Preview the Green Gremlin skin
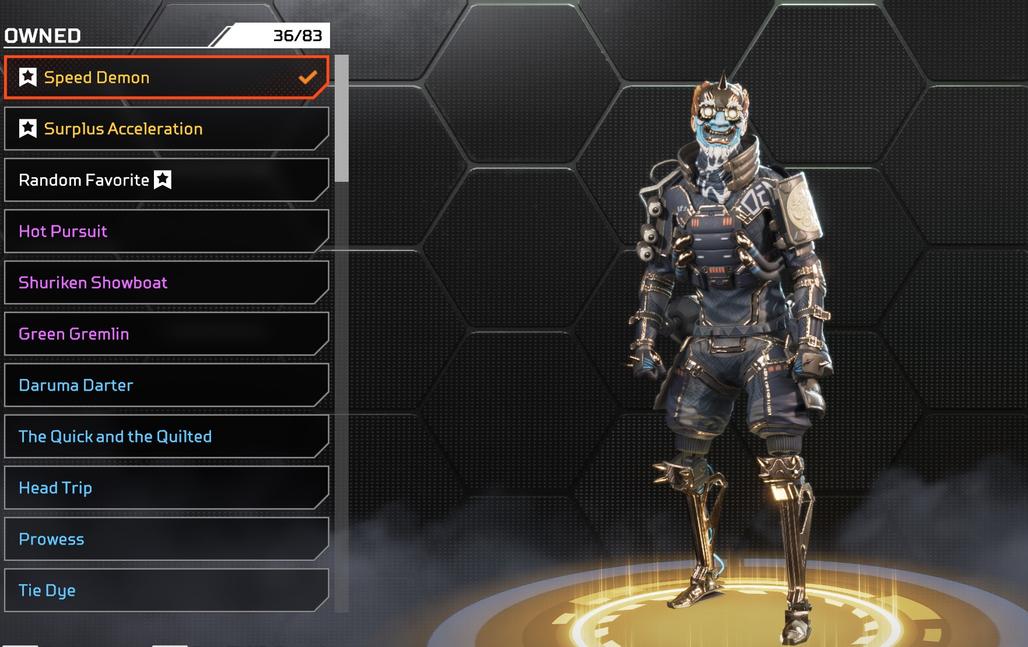Image resolution: width=1028 pixels, height=647 pixels. (166, 334)
